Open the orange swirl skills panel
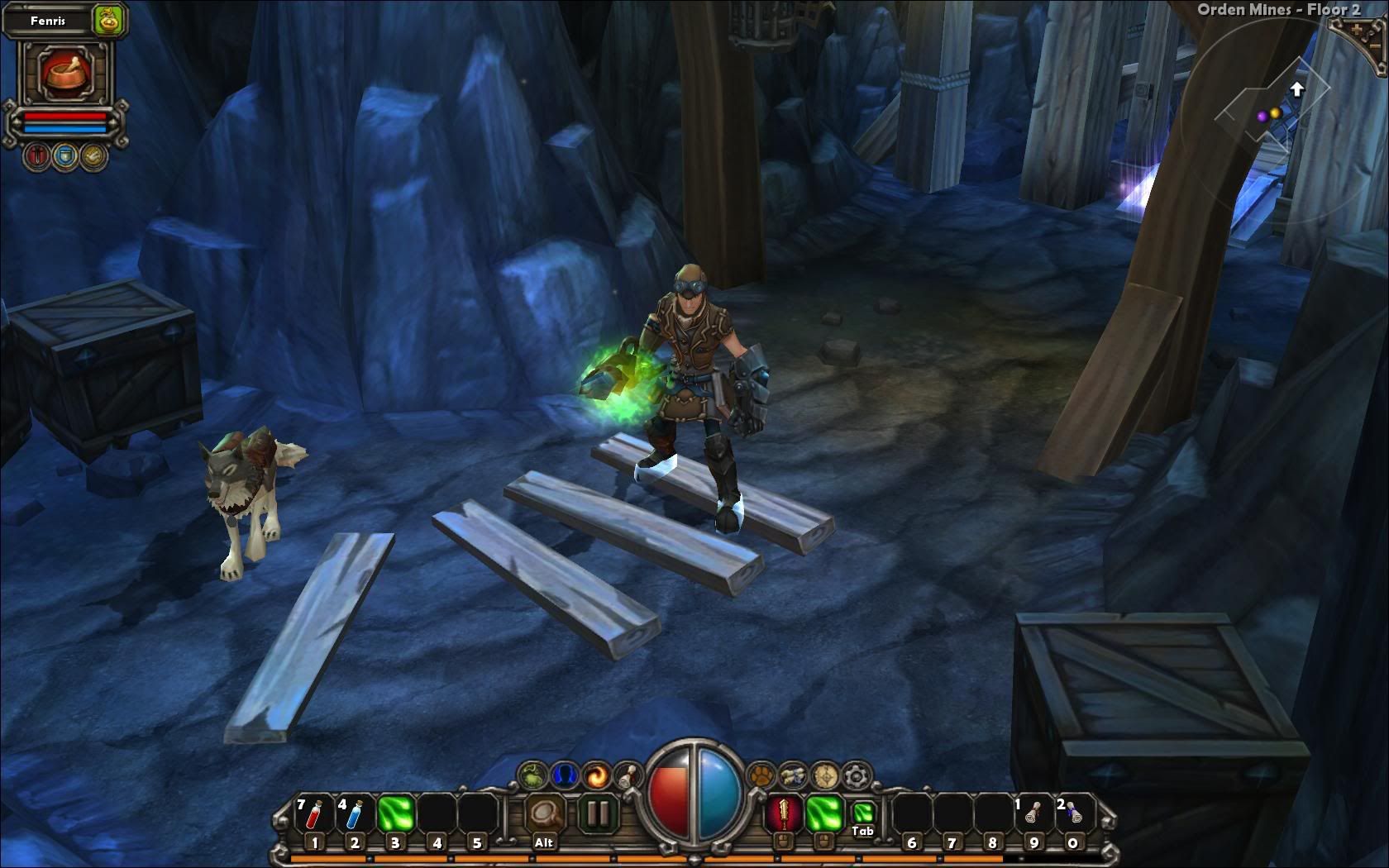The height and width of the screenshot is (868, 1389). (595, 775)
